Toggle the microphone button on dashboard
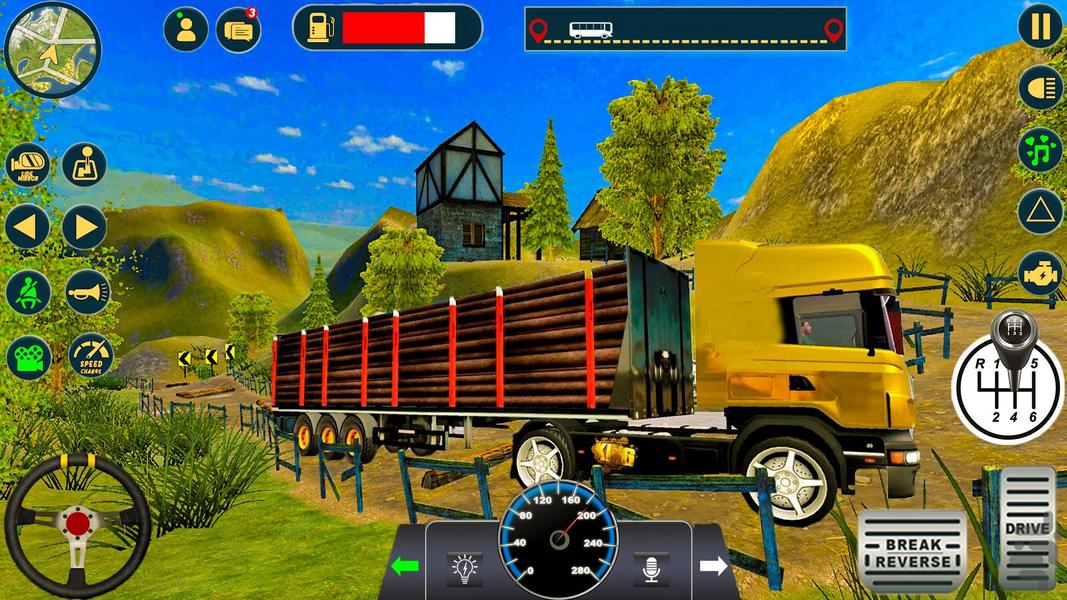The height and width of the screenshot is (600, 1067). [651, 569]
